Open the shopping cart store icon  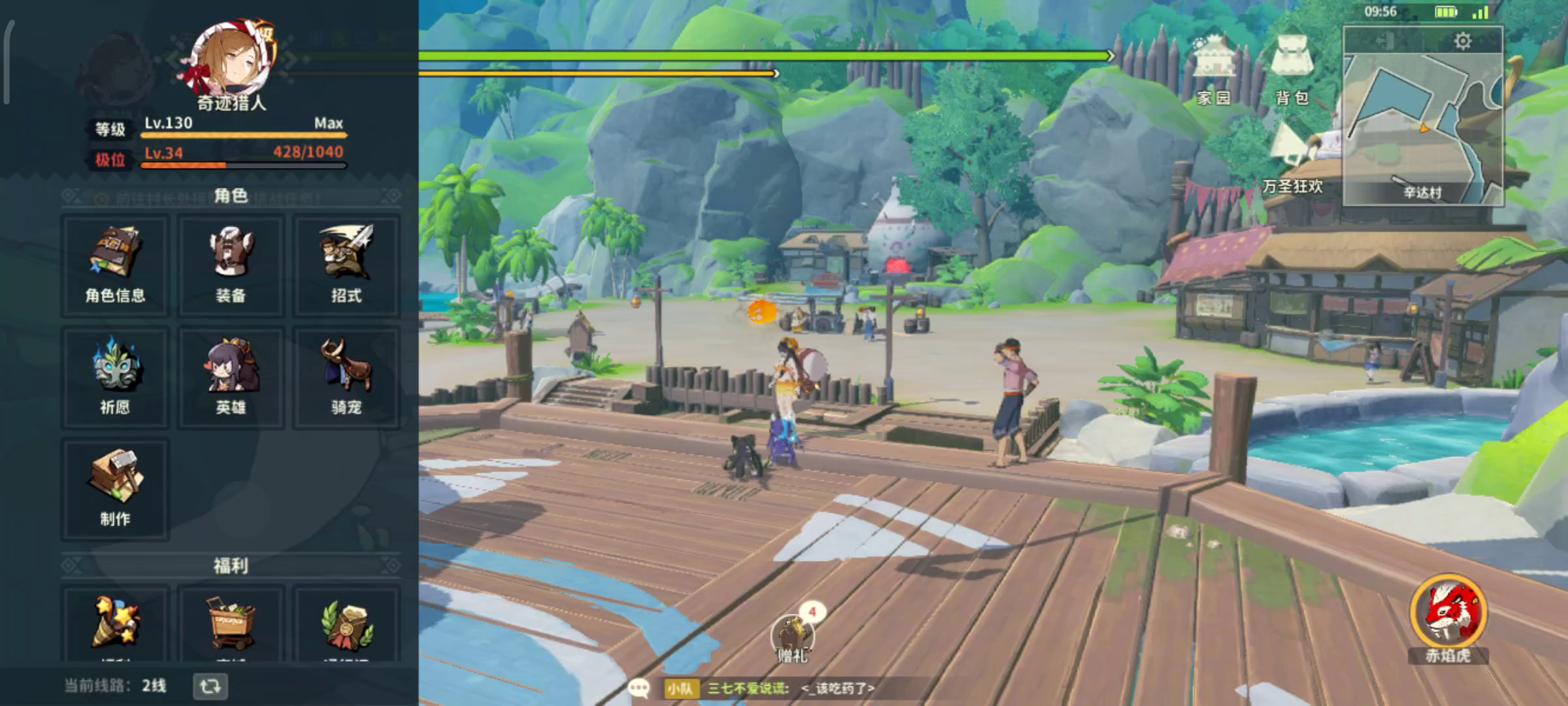point(231,622)
